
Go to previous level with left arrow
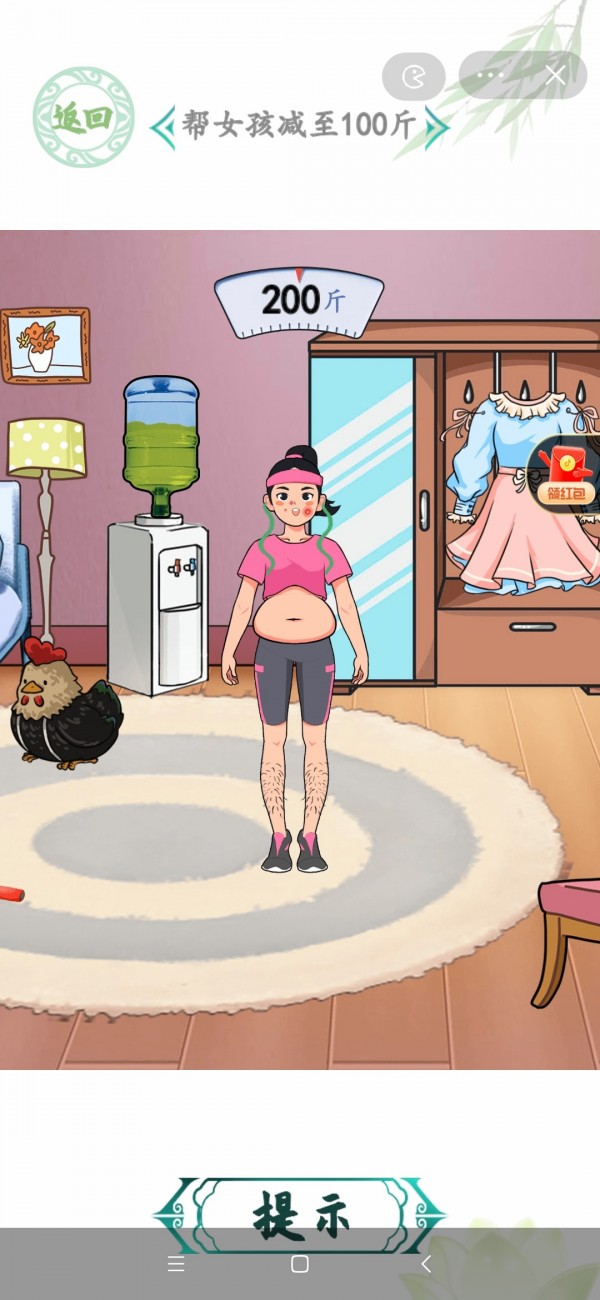pos(162,127)
